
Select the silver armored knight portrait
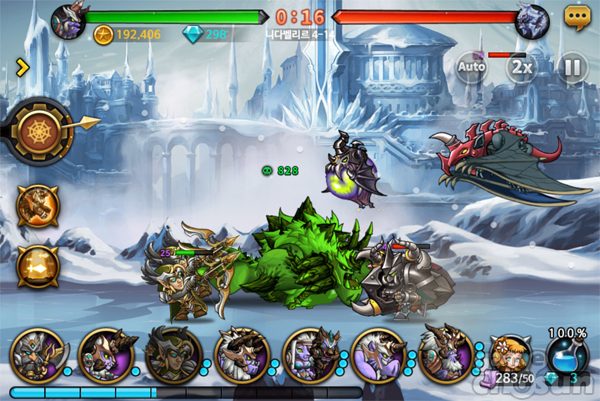[x=36, y=355]
